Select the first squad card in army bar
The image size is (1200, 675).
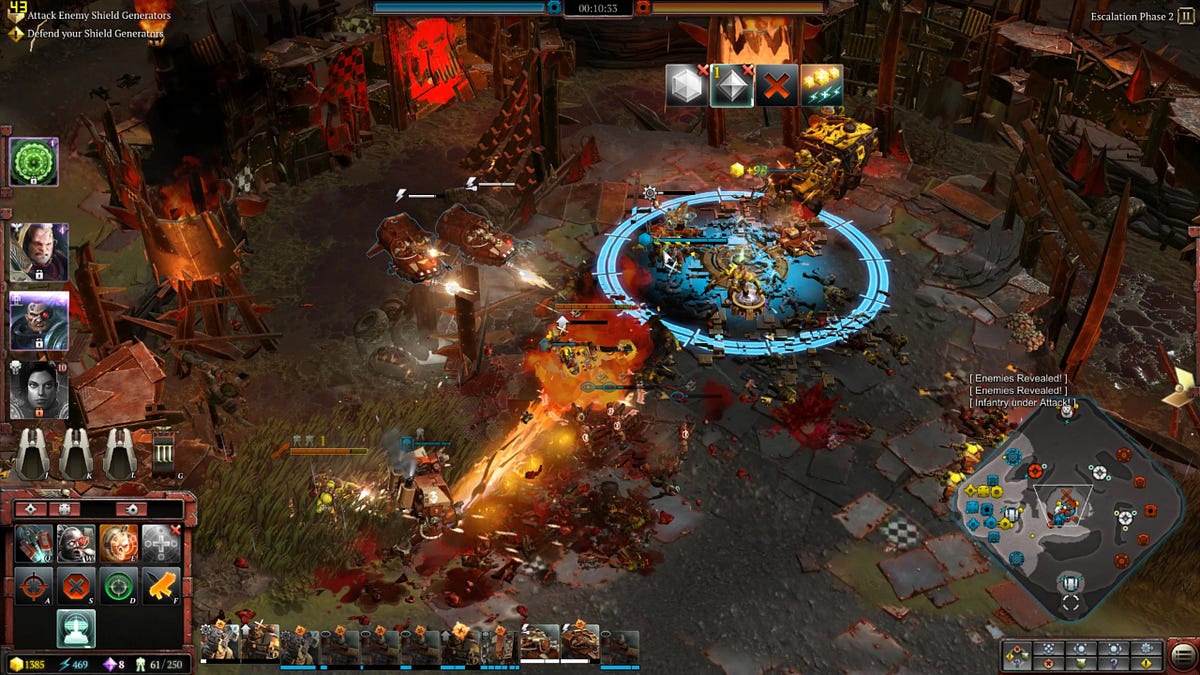[x=219, y=645]
